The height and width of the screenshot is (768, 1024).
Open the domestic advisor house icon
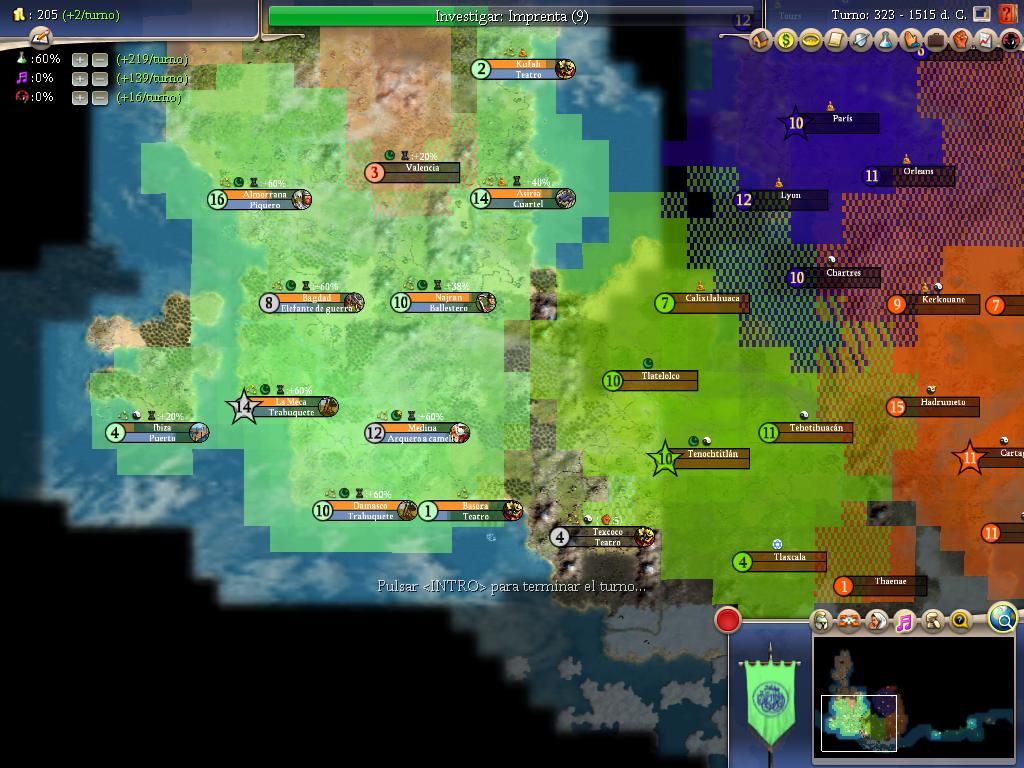761,40
